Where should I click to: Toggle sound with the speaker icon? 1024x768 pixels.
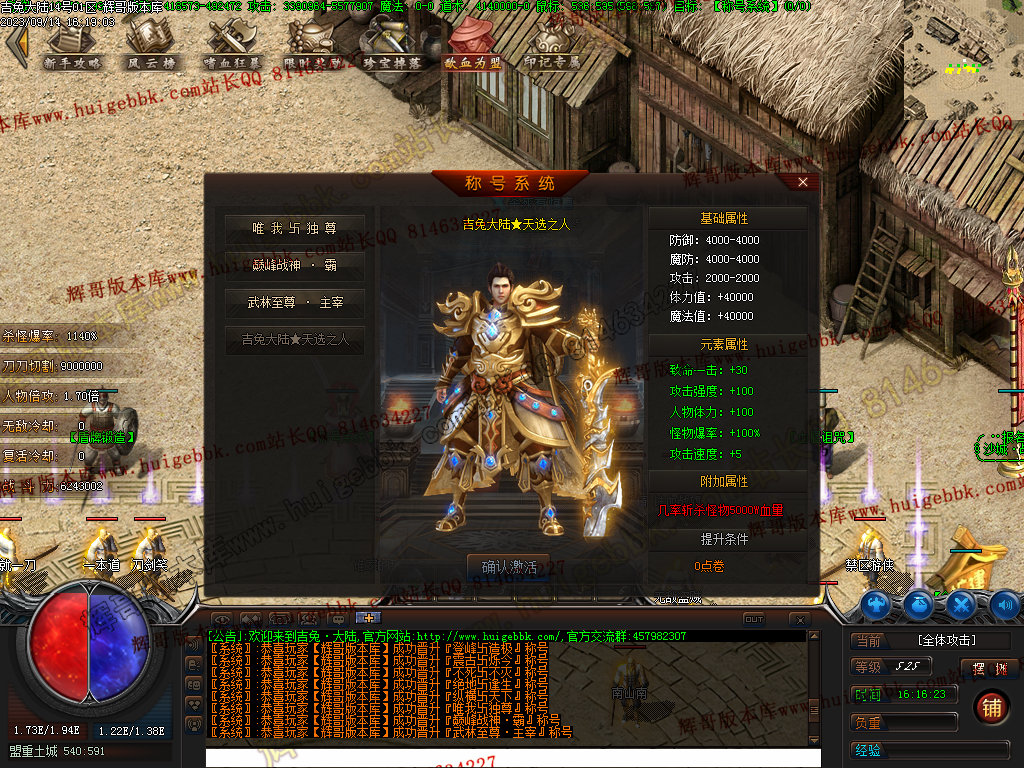point(1004,604)
